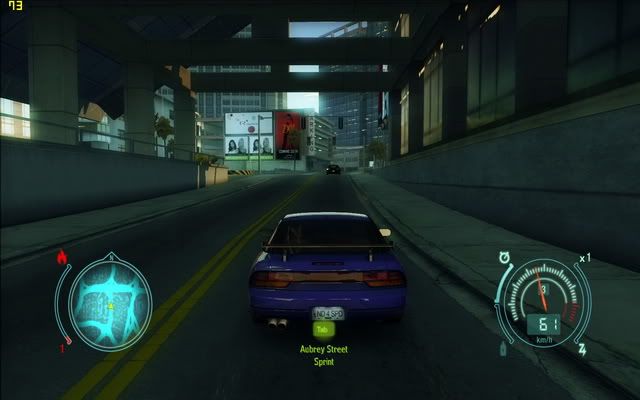The width and height of the screenshot is (640, 400).
Task: Select the Aubrey Street Sprint event label
Action: (x=322, y=355)
